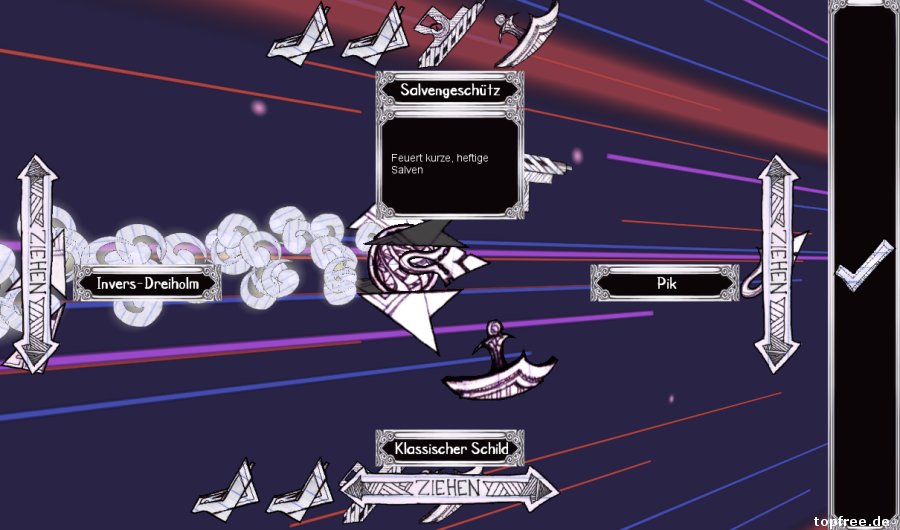This screenshot has width=900, height=530.
Task: Select the Pik component label
Action: click(x=666, y=284)
